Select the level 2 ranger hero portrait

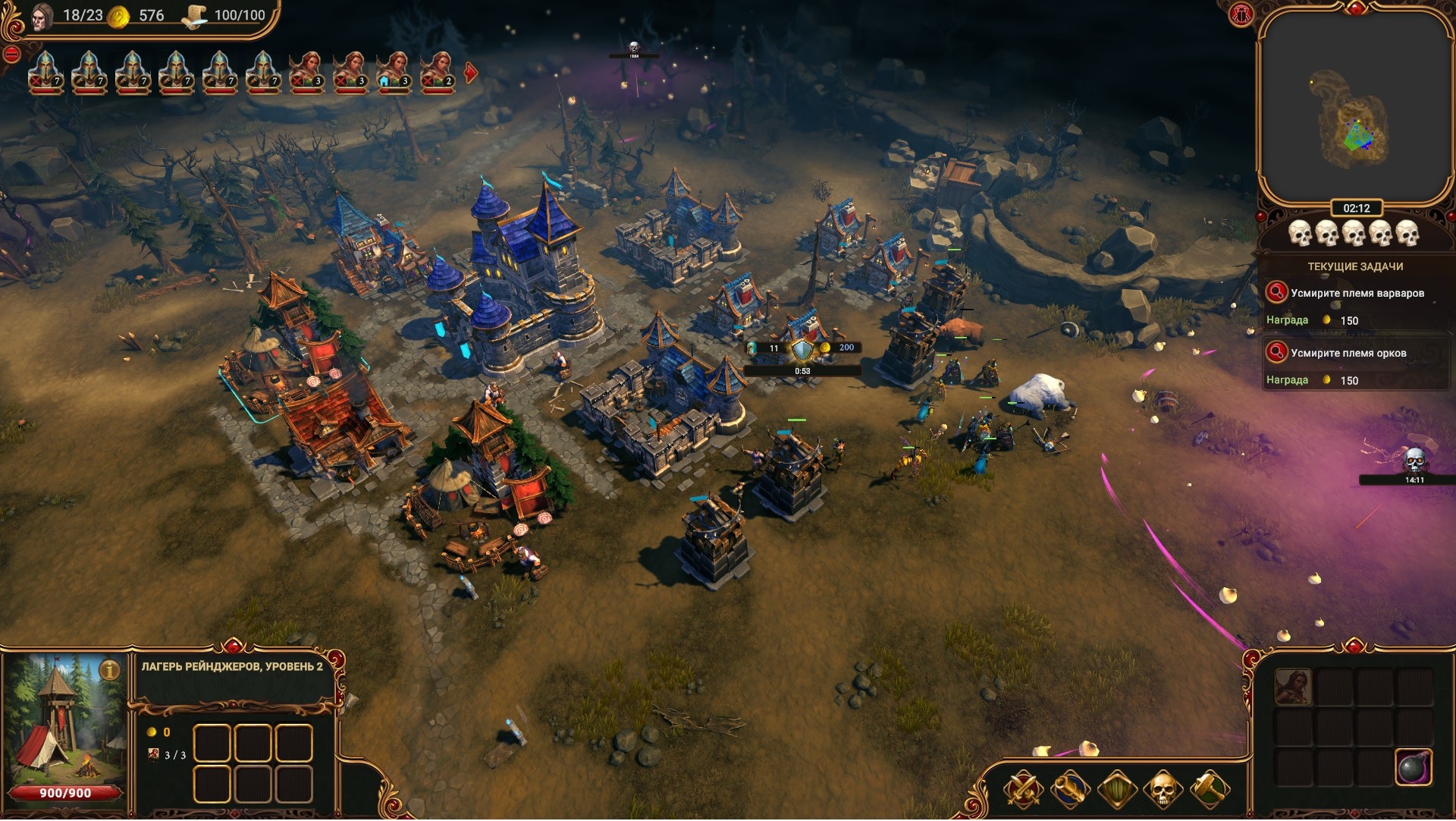pyautogui.click(x=438, y=72)
